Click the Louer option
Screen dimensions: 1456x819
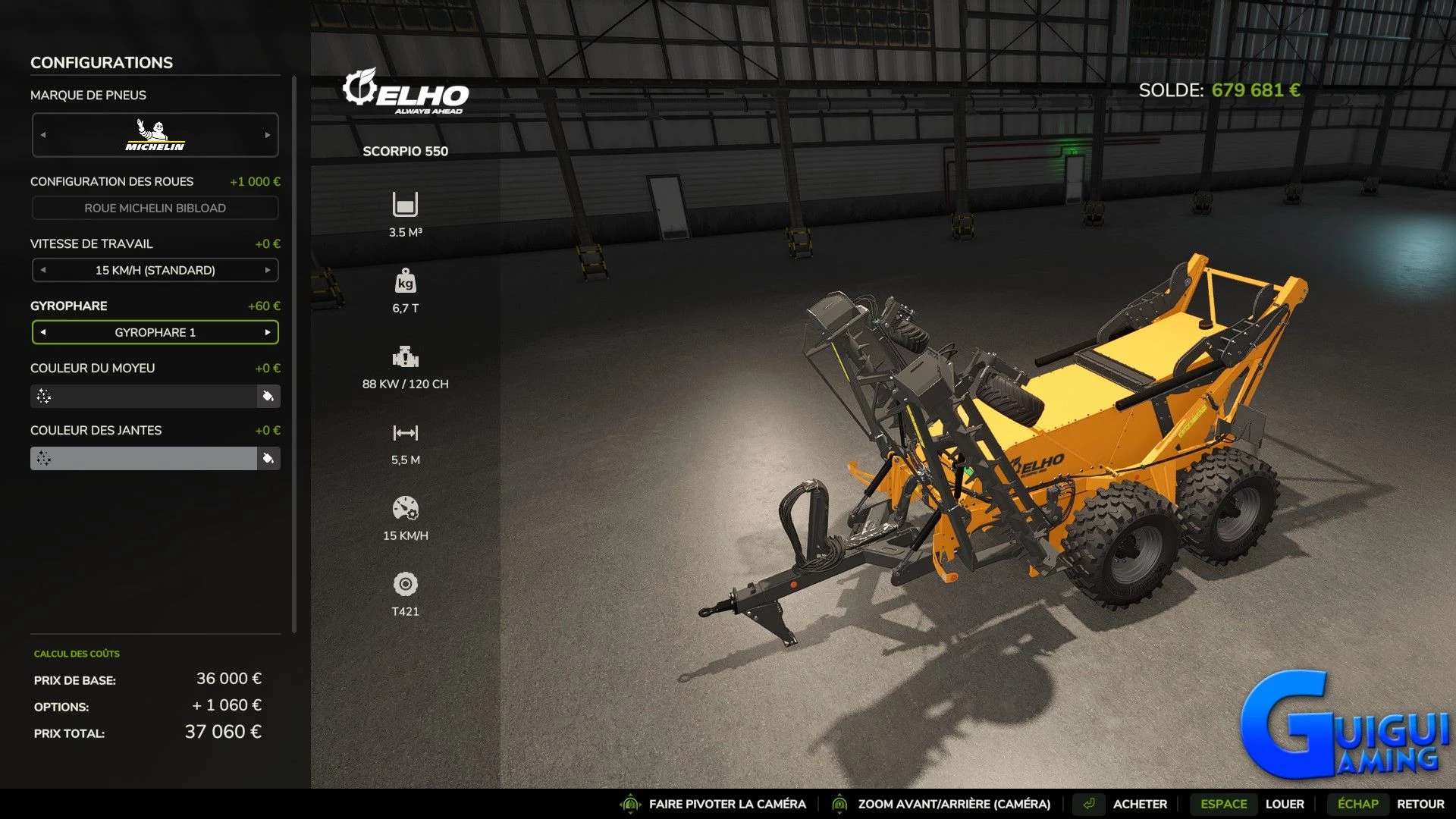[x=1284, y=803]
